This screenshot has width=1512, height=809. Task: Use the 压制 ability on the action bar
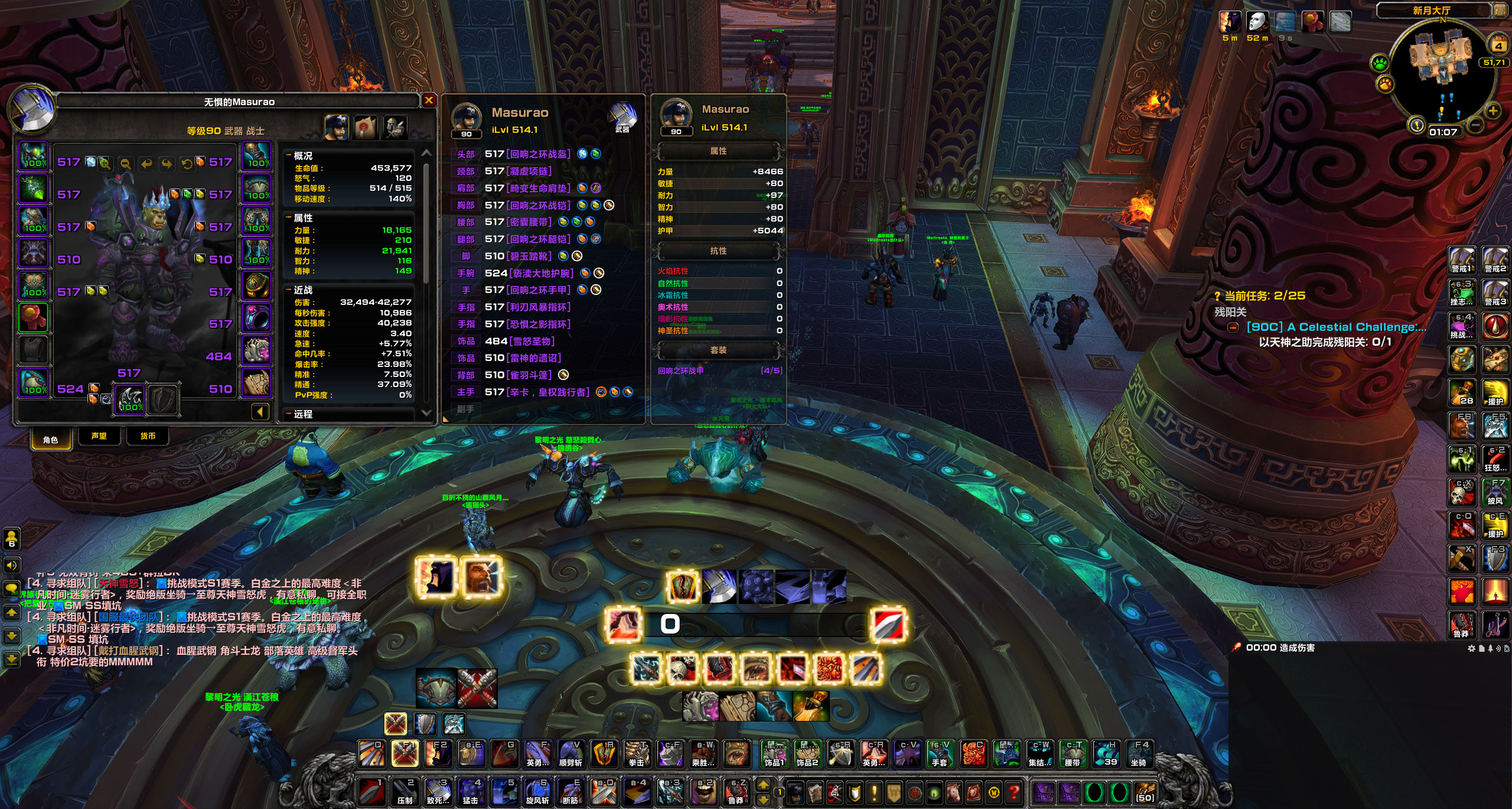click(405, 792)
